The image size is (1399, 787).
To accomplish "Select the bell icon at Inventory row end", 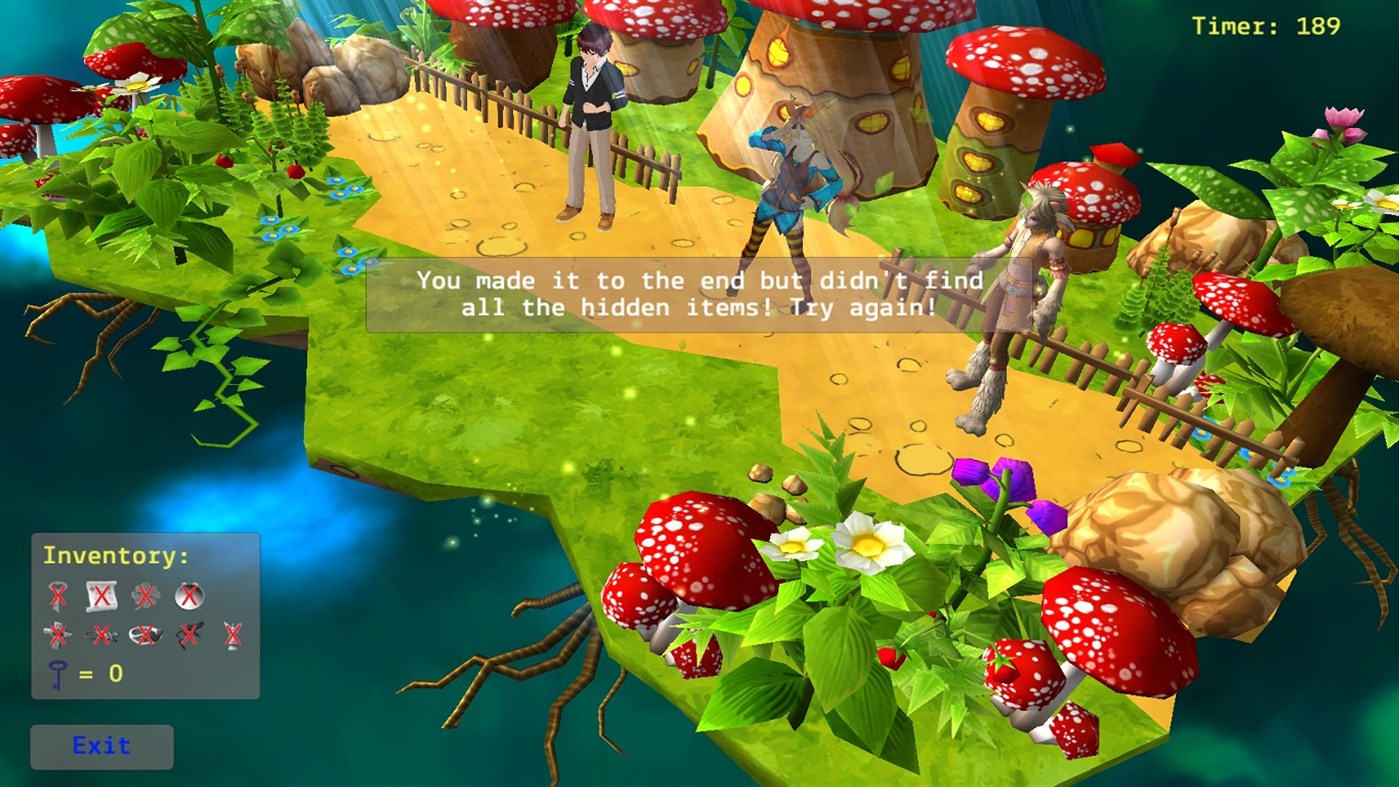I will pos(233,635).
